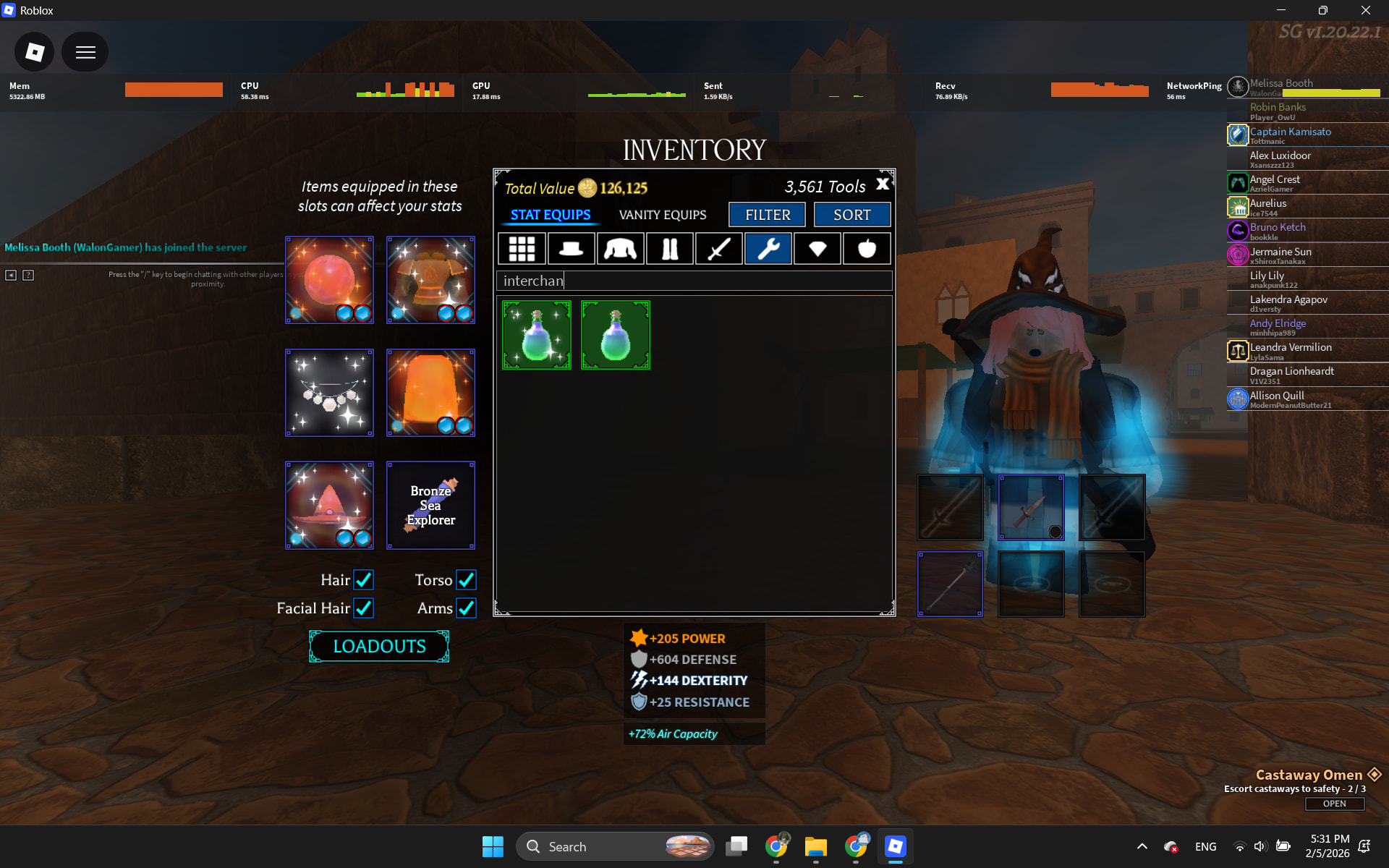Close the inventory window
1389x868 pixels.
coord(883,184)
